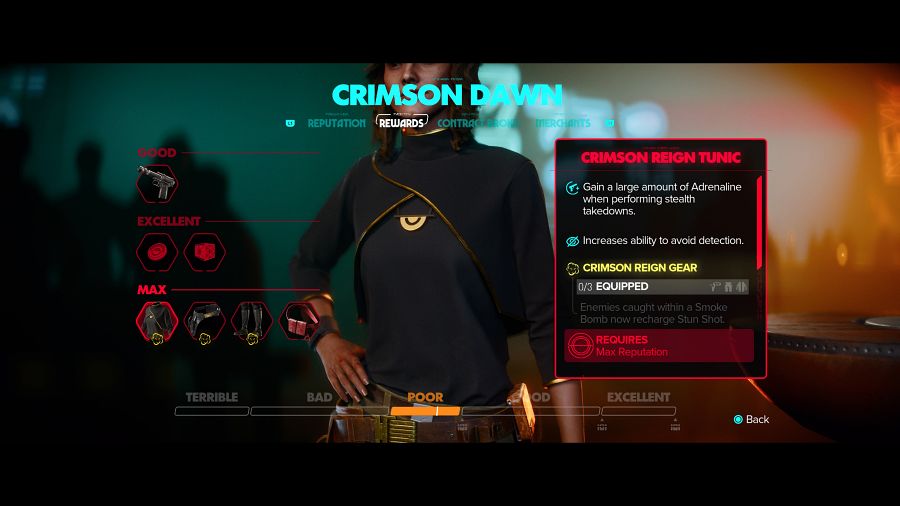900x506 pixels.
Task: Select the black boots Max reward
Action: point(252,321)
